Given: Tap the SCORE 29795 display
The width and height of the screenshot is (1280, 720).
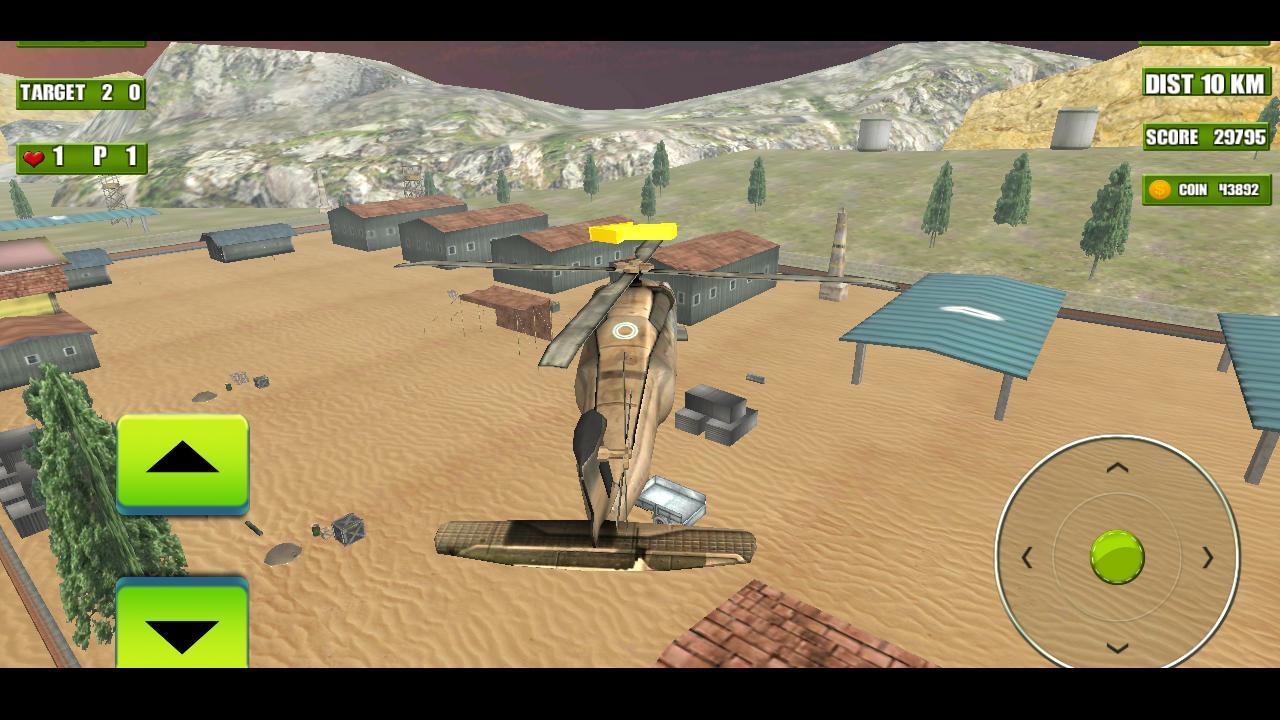Looking at the screenshot, I should click(x=1205, y=137).
